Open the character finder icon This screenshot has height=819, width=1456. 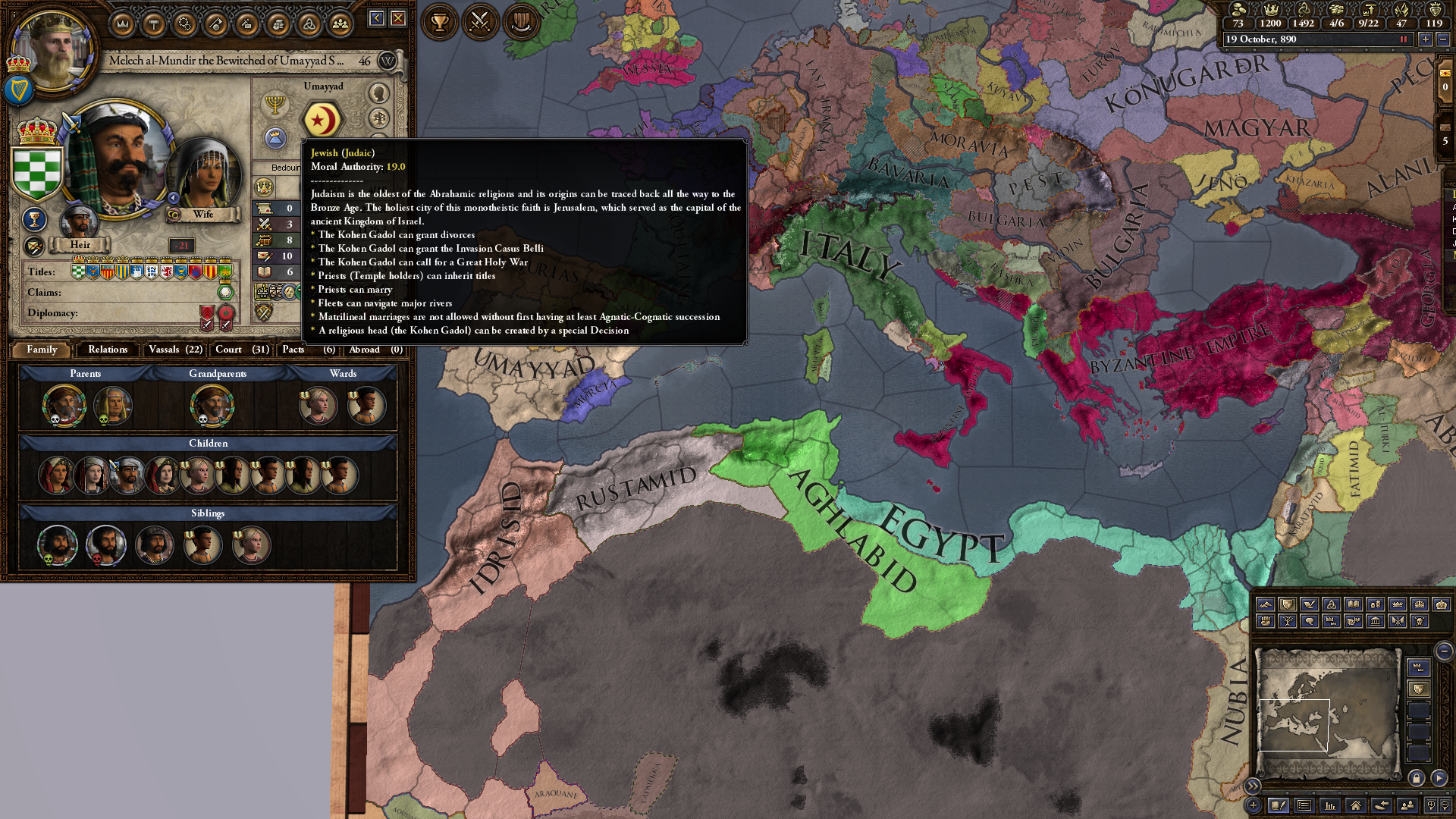click(x=1407, y=806)
